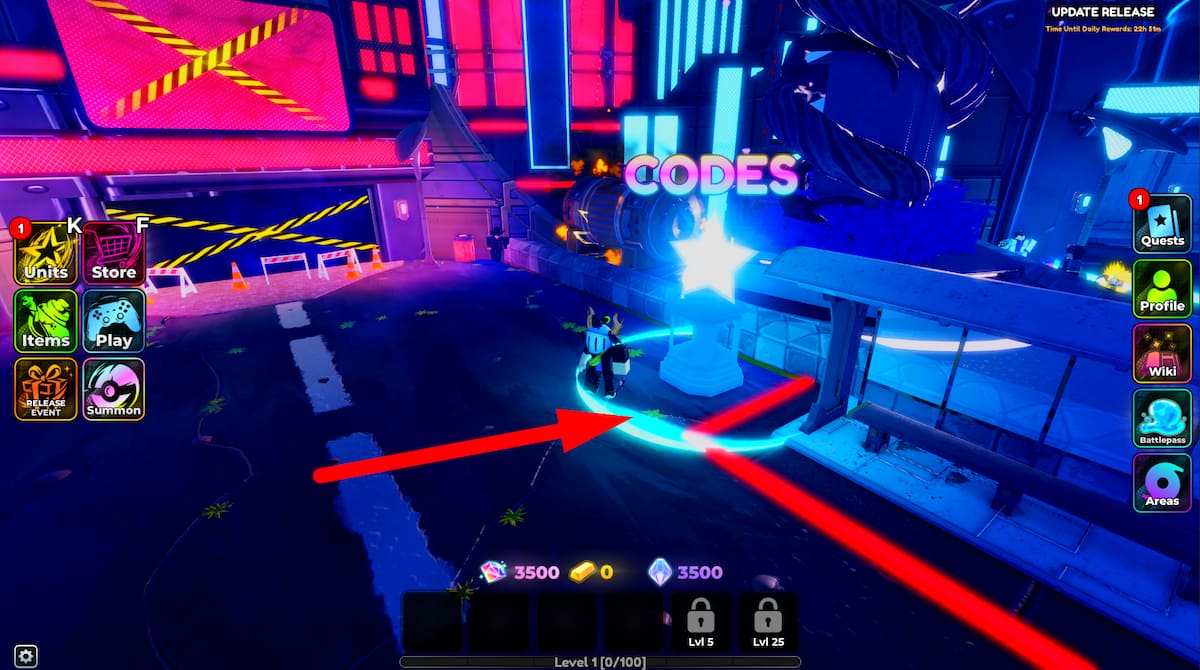Open the Release Event gift box
1200x670 pixels.
(x=45, y=389)
